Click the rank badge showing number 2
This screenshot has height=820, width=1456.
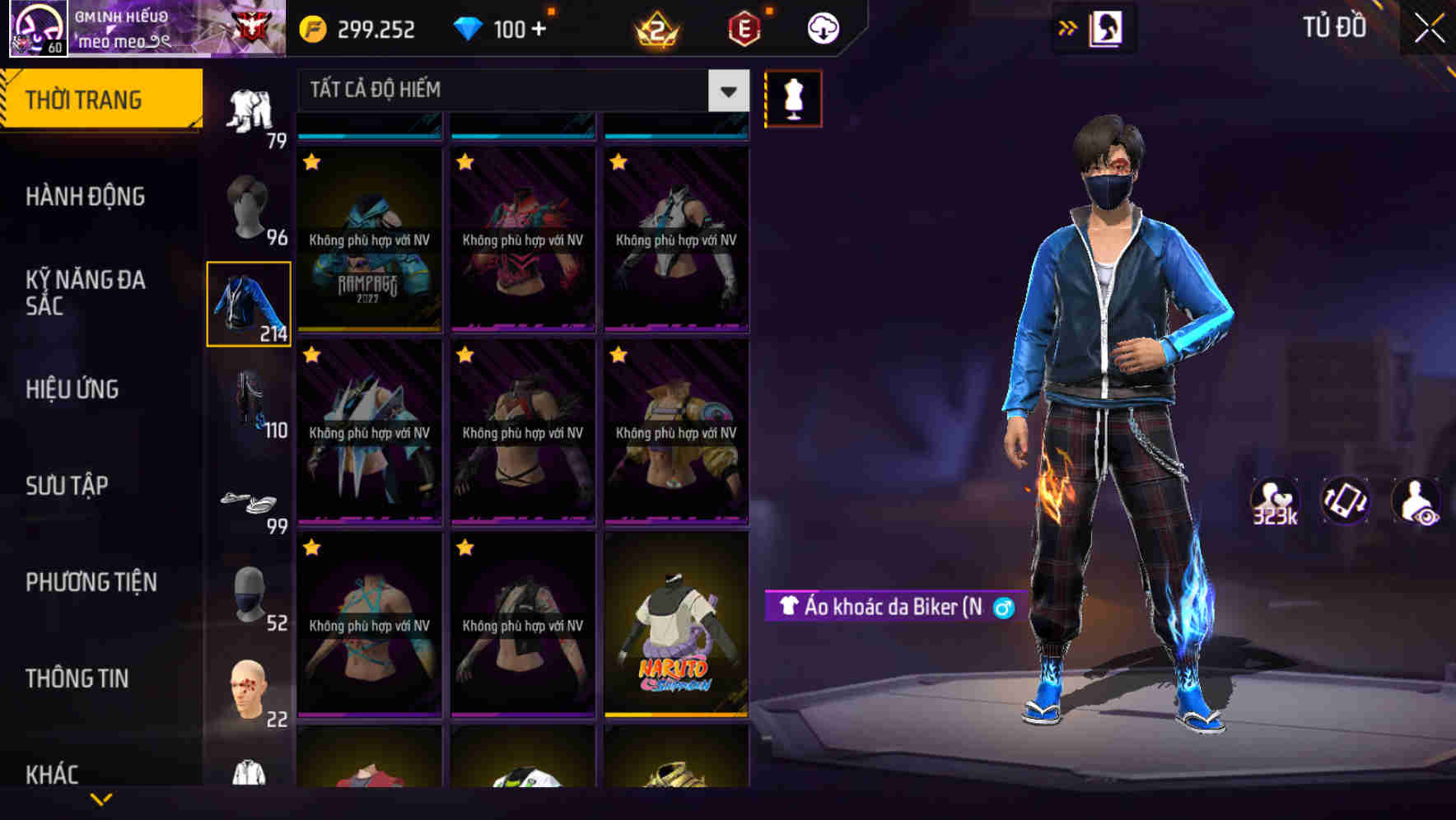pyautogui.click(x=655, y=26)
